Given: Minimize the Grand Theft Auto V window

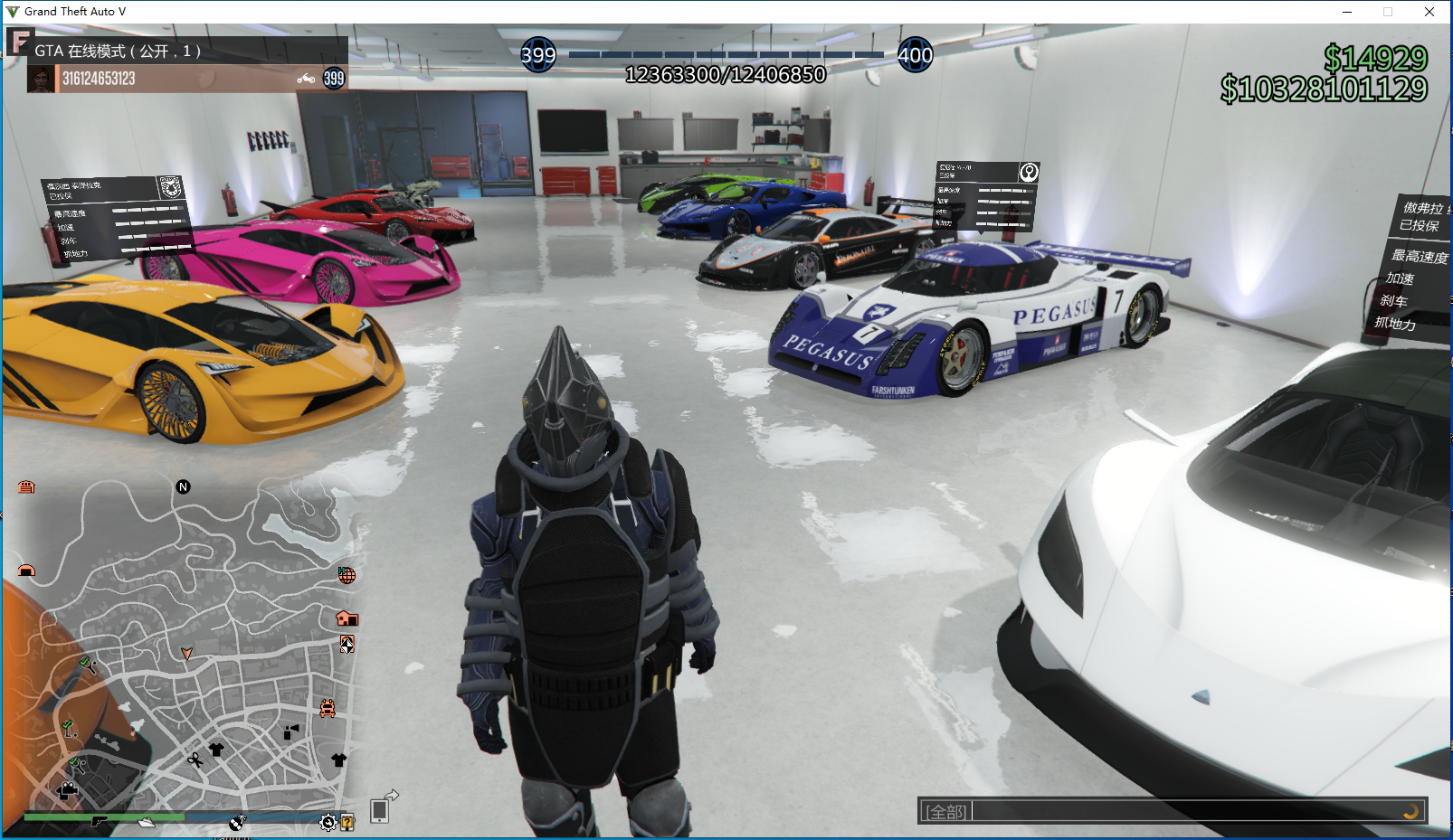Looking at the screenshot, I should pyautogui.click(x=1347, y=12).
